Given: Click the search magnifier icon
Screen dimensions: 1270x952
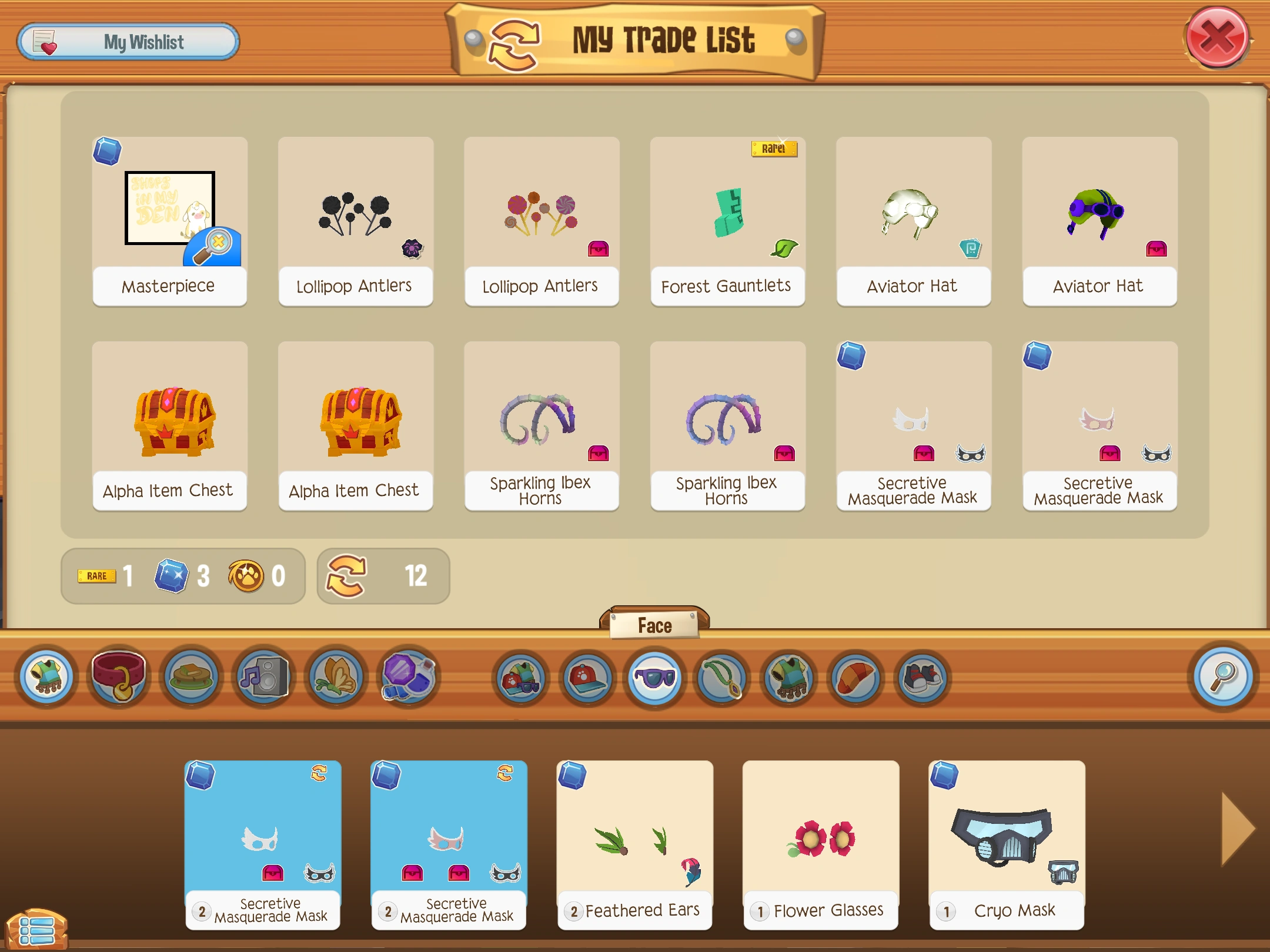Looking at the screenshot, I should 1223,679.
